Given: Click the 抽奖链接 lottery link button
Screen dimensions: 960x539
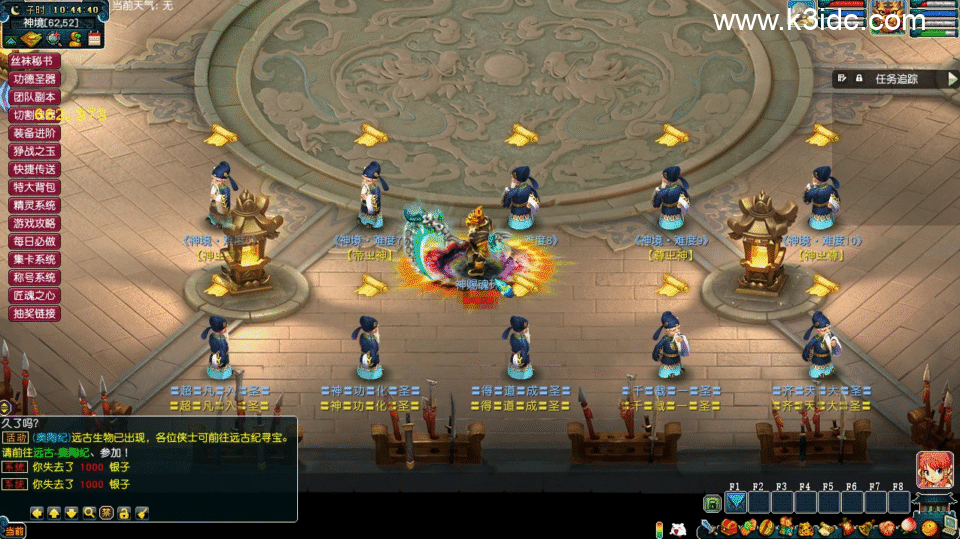Looking at the screenshot, I should (35, 313).
